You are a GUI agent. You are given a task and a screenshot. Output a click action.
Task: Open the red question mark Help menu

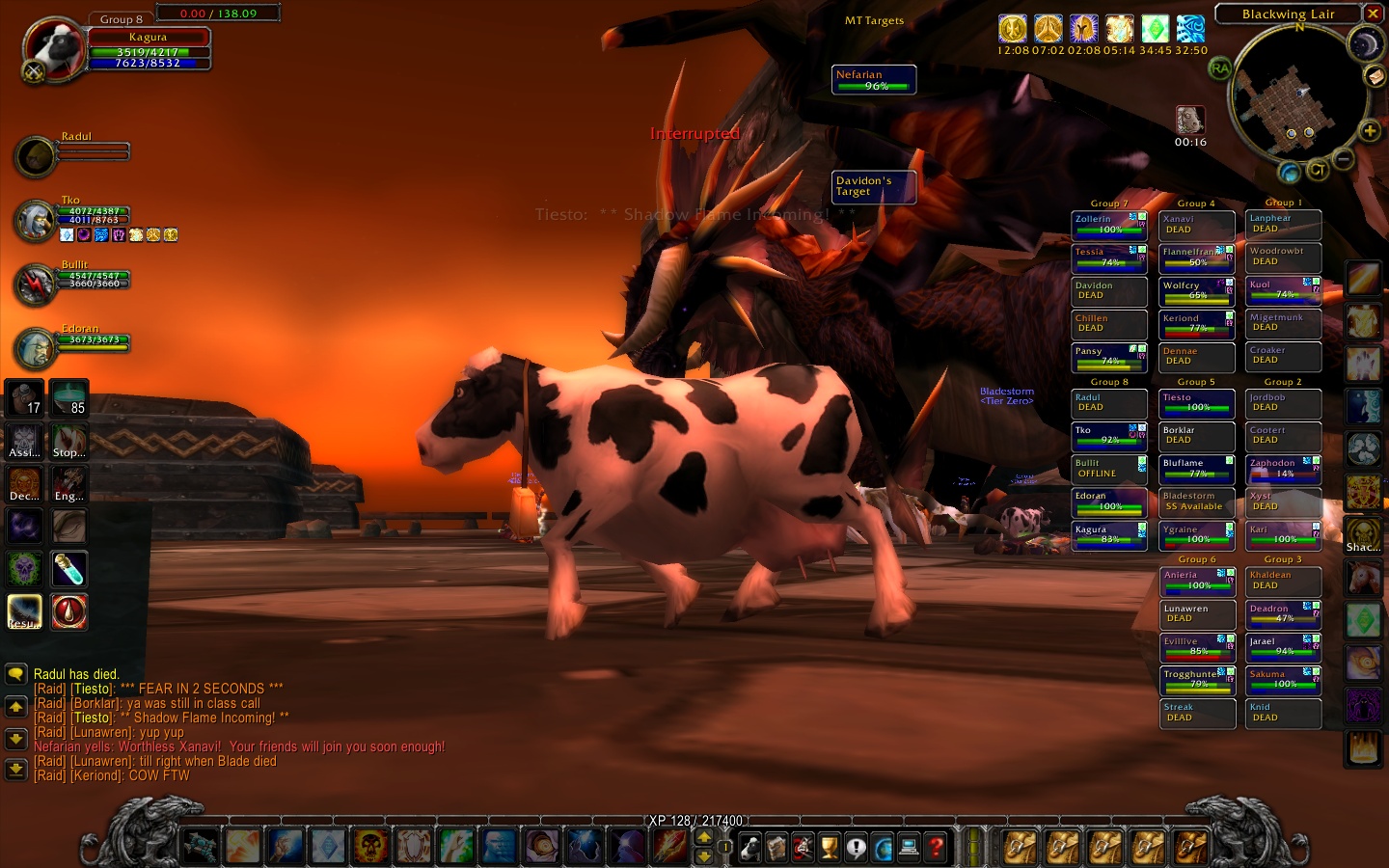936,848
